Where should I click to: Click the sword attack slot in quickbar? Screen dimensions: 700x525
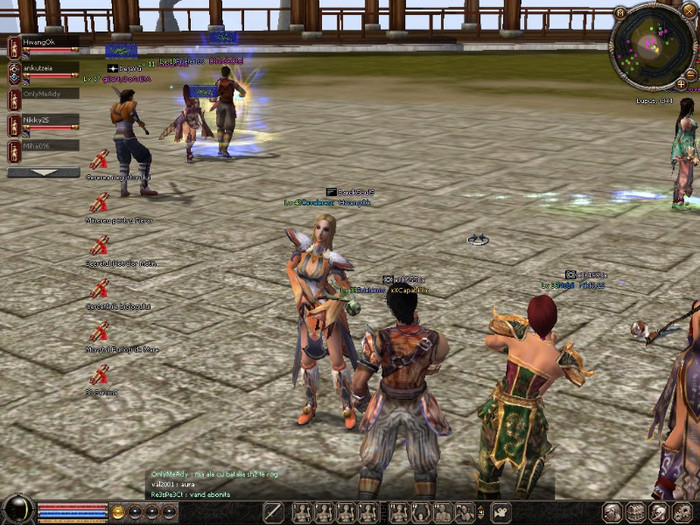(x=273, y=513)
